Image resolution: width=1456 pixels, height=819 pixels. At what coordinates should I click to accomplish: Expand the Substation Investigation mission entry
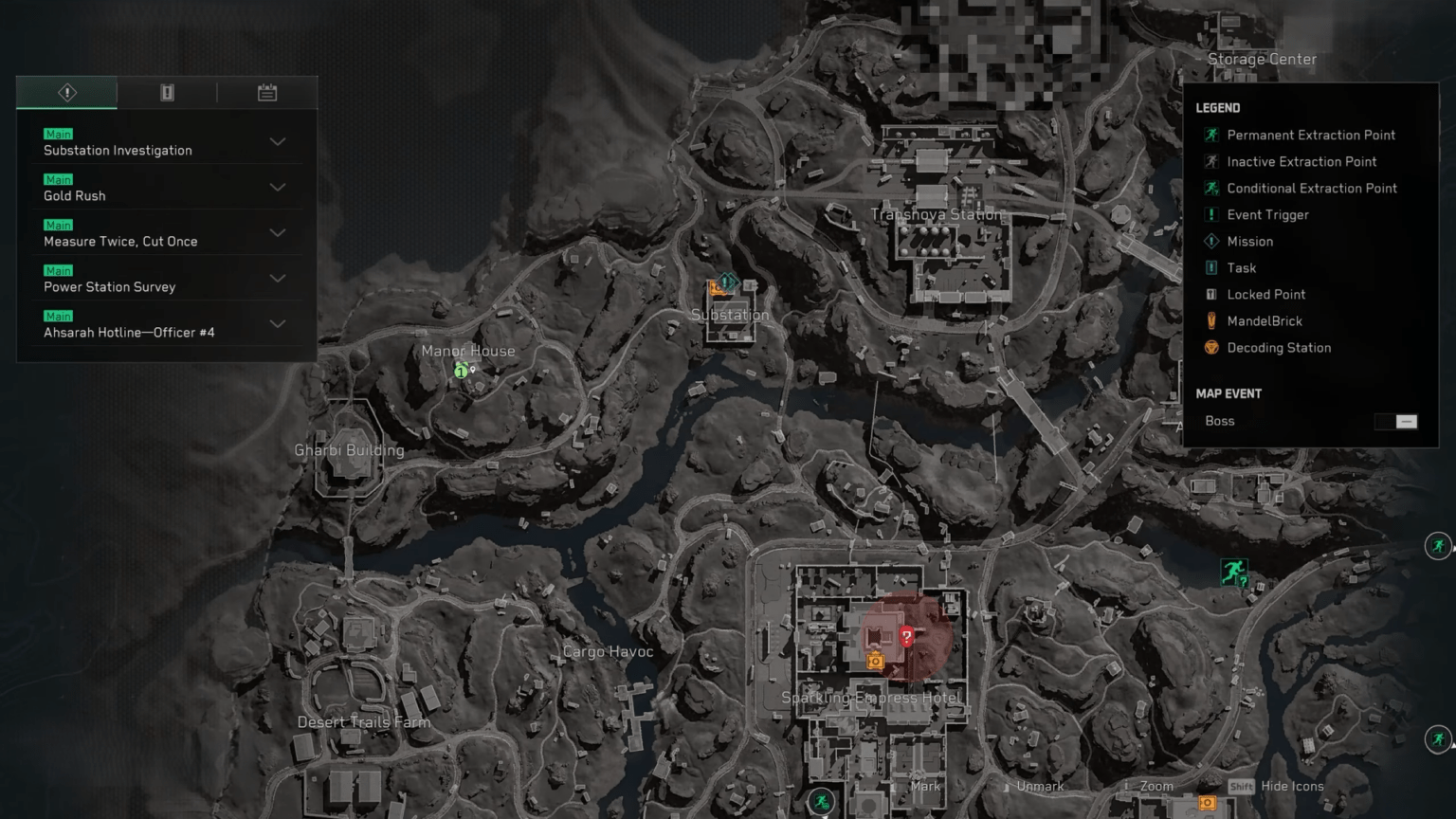click(277, 141)
